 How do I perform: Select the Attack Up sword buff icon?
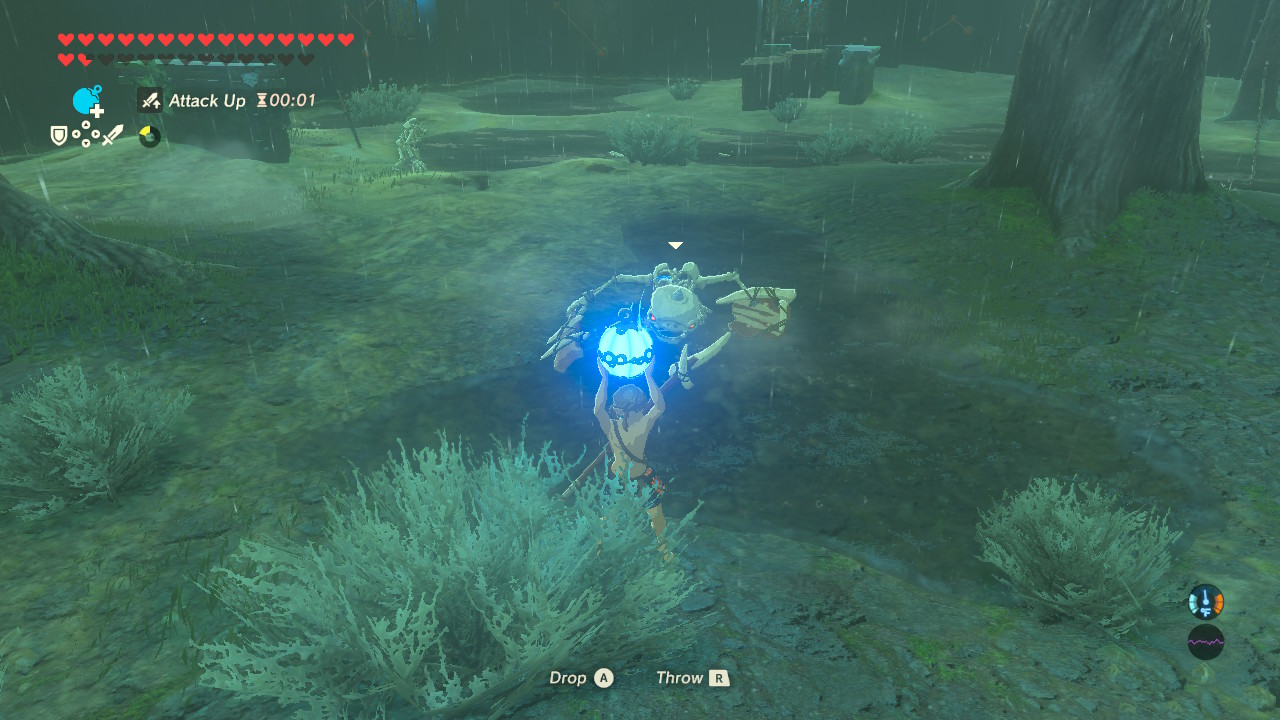149,101
